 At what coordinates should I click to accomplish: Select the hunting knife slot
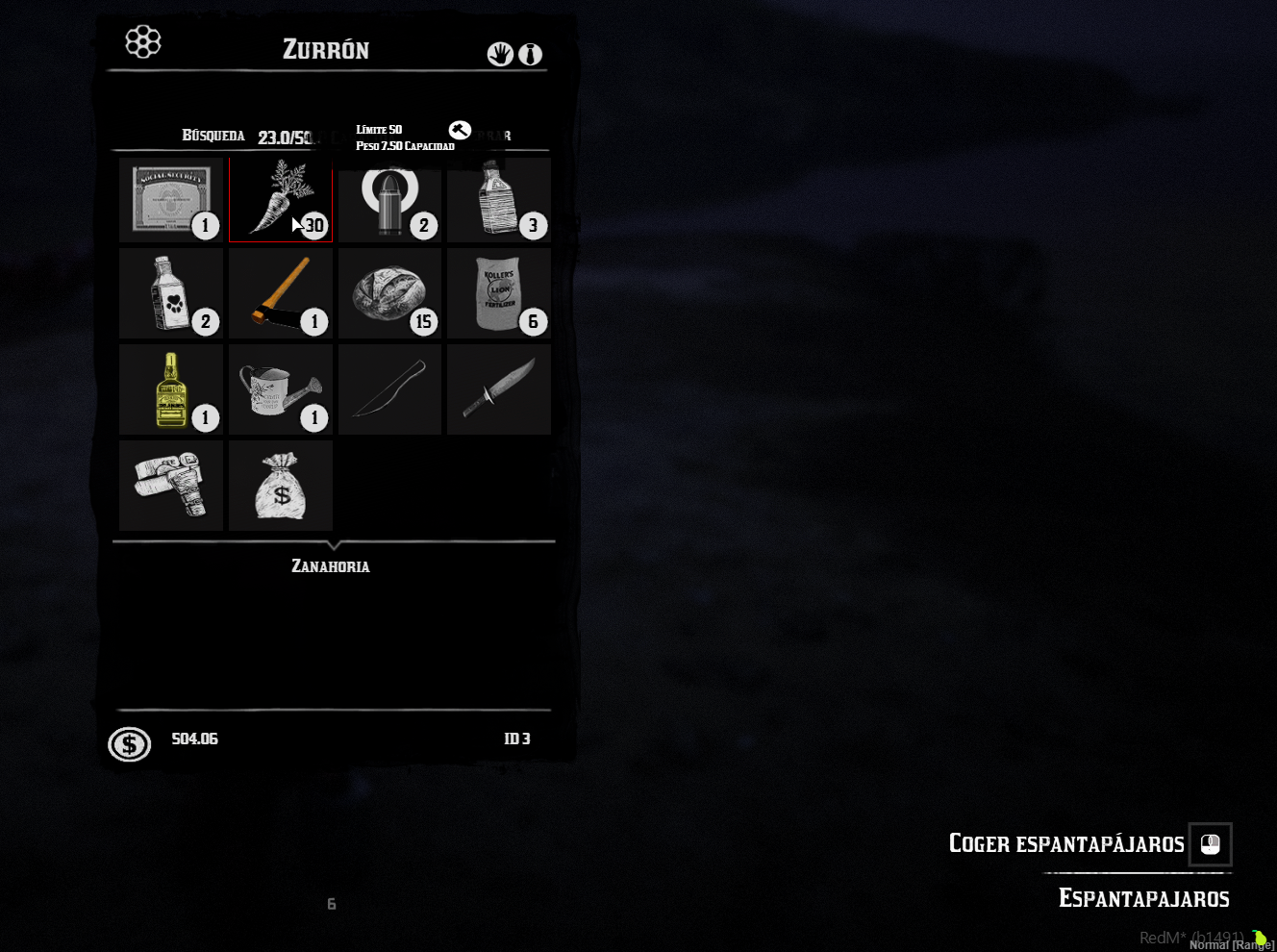(498, 389)
